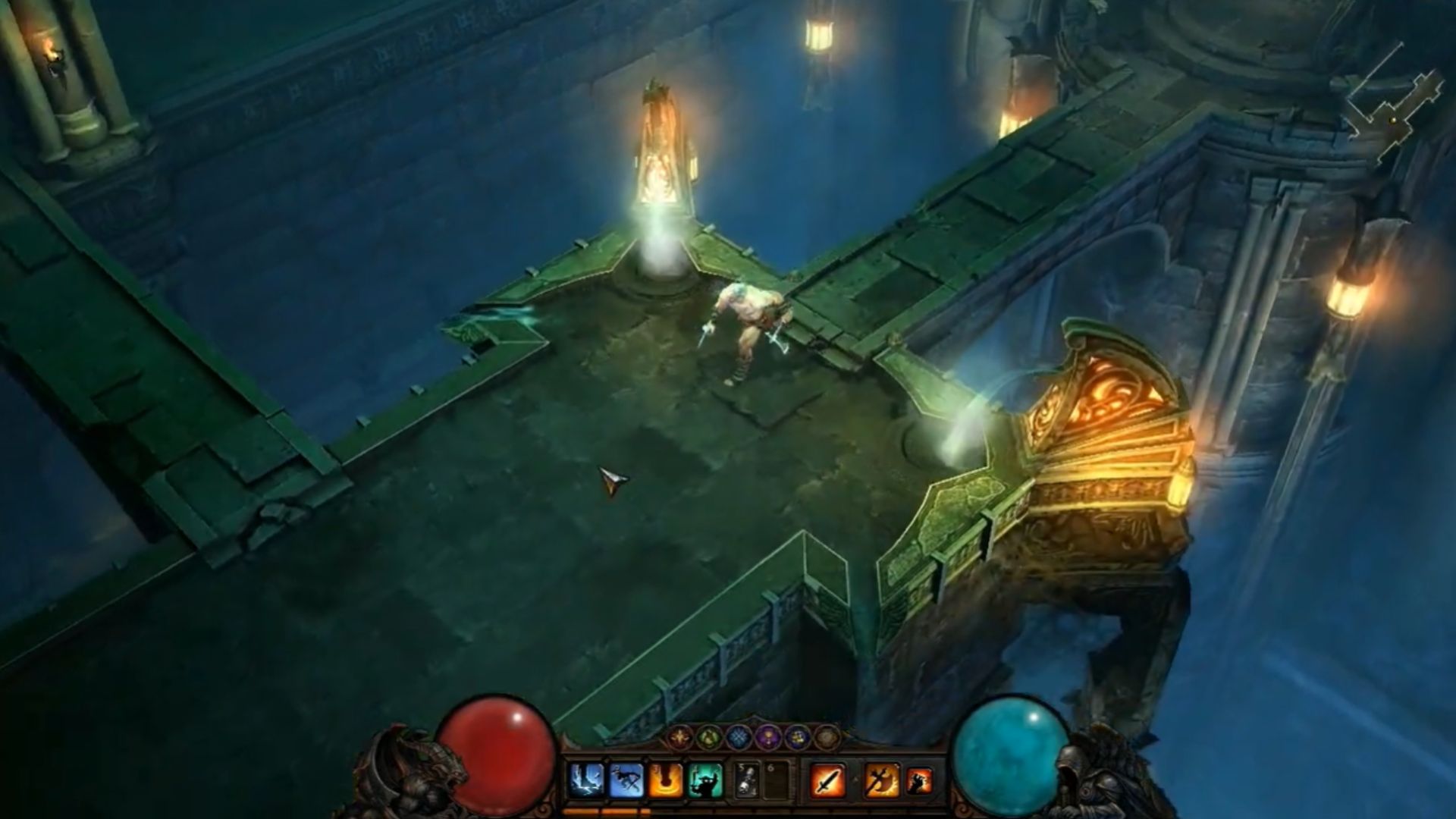
Task: Trigger the orange ground stomp skill
Action: pyautogui.click(x=666, y=780)
